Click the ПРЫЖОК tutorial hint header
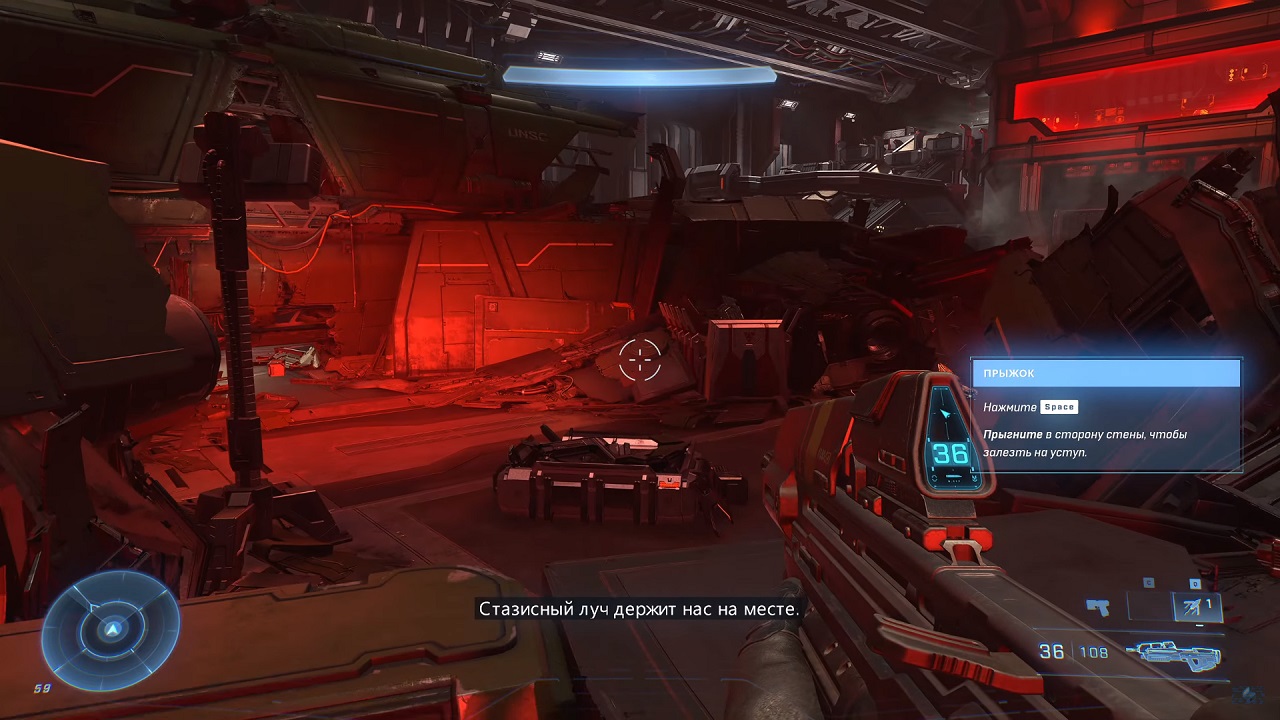 tap(1106, 373)
